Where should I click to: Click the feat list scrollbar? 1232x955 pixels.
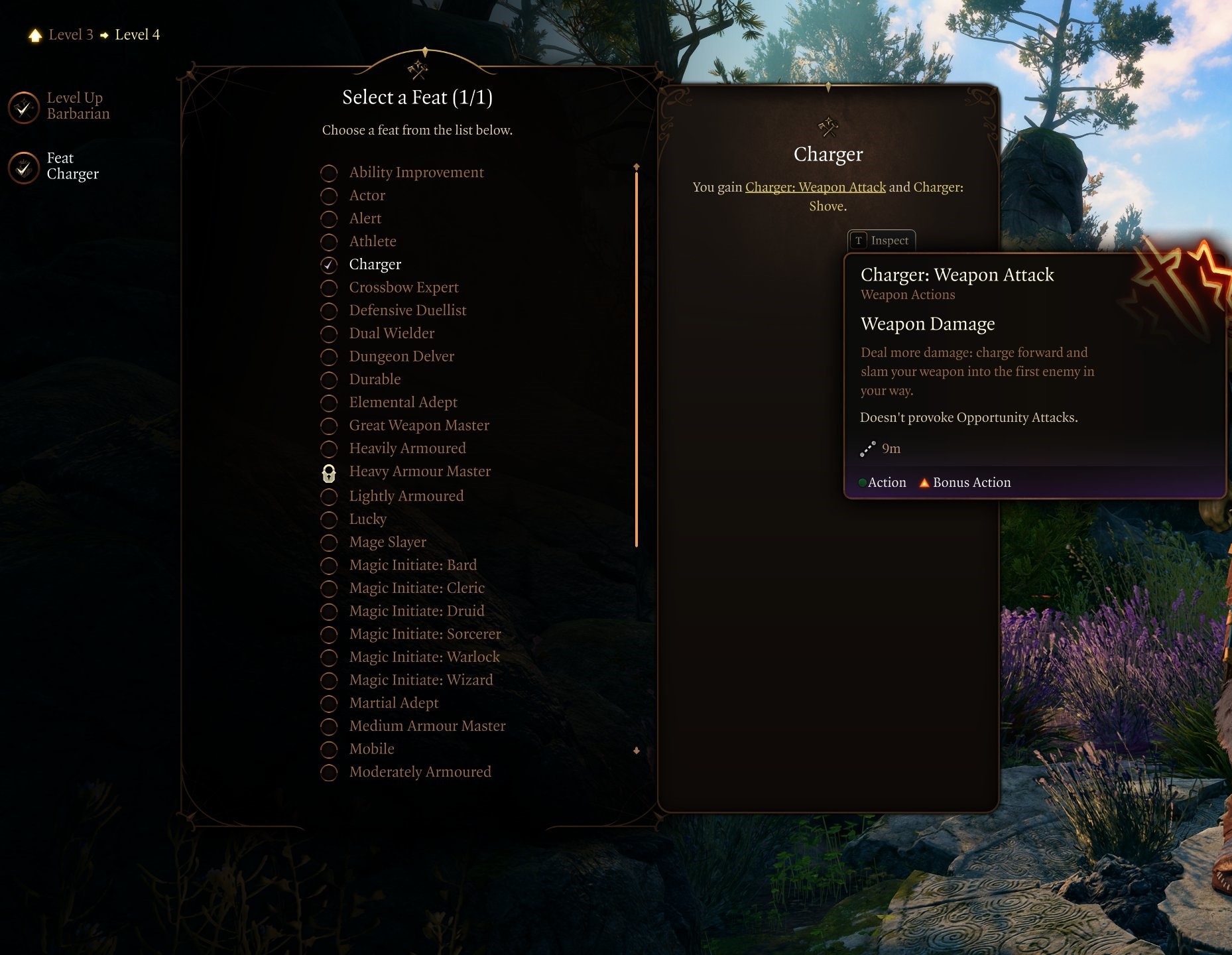(x=637, y=358)
